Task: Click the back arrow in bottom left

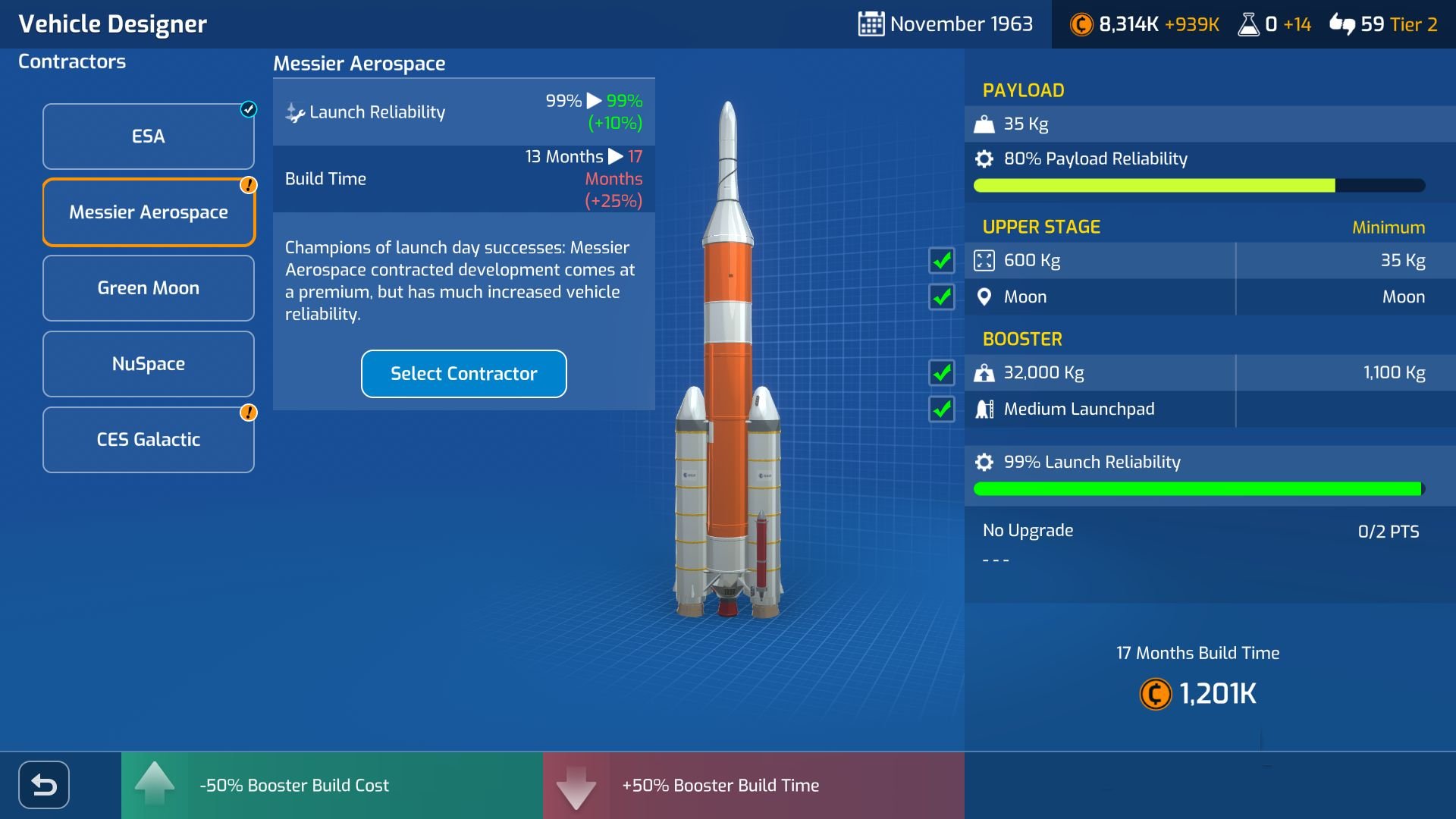Action: pyautogui.click(x=43, y=785)
